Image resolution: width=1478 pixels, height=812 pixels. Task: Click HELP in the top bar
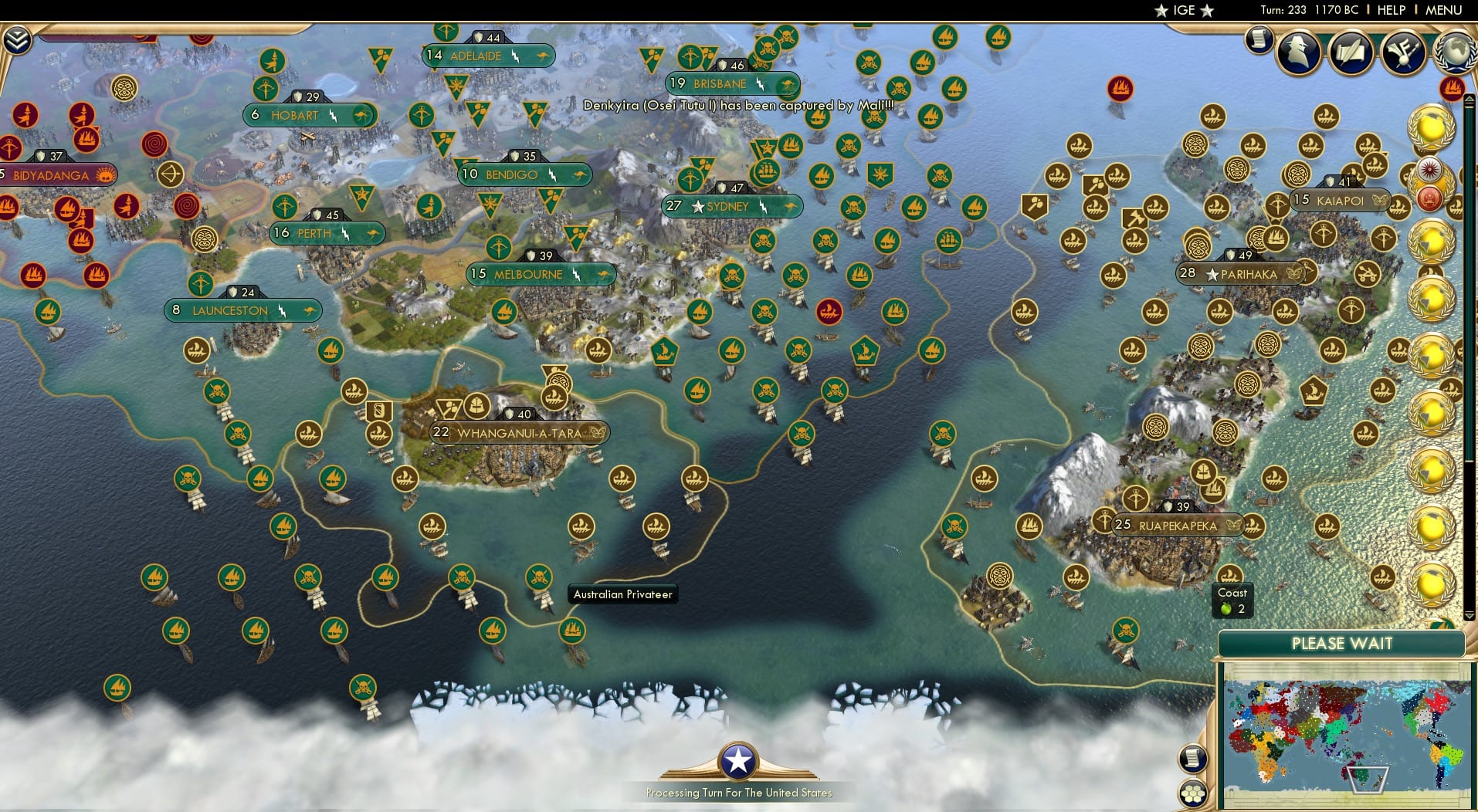tap(1390, 10)
